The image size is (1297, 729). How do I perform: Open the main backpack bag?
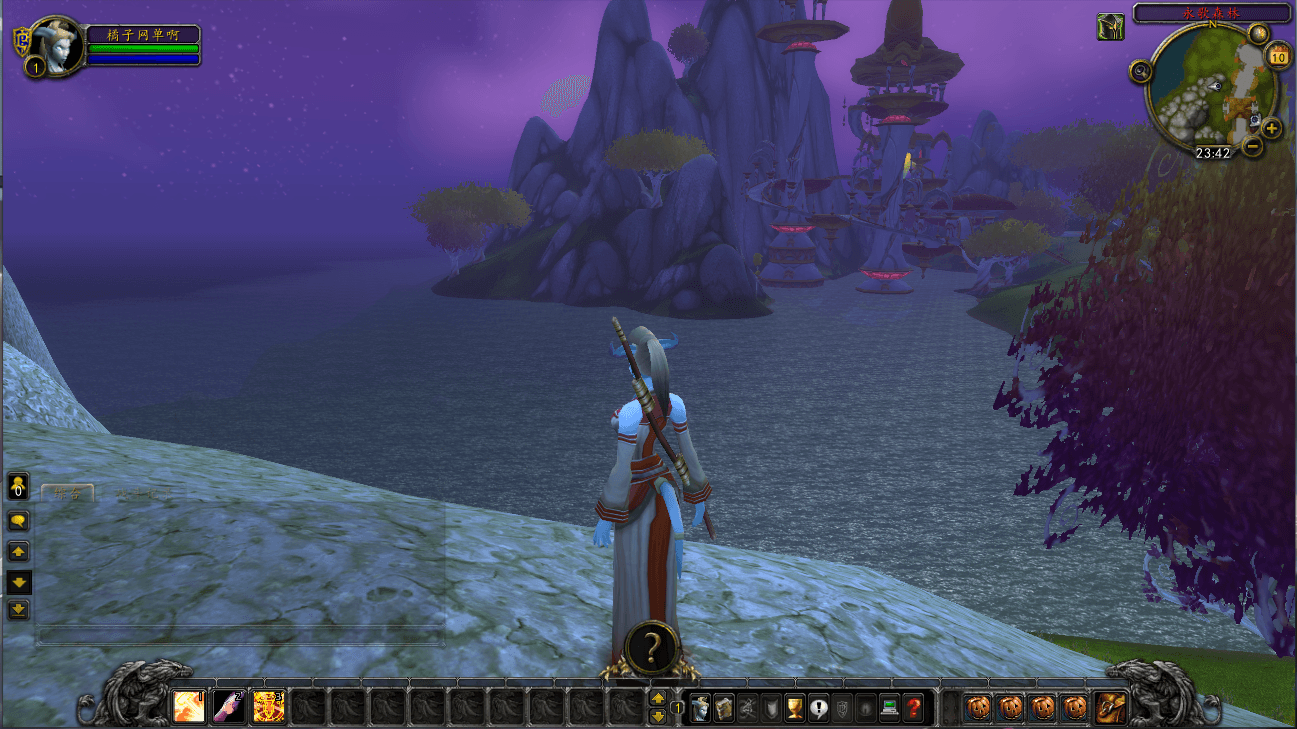point(1110,708)
